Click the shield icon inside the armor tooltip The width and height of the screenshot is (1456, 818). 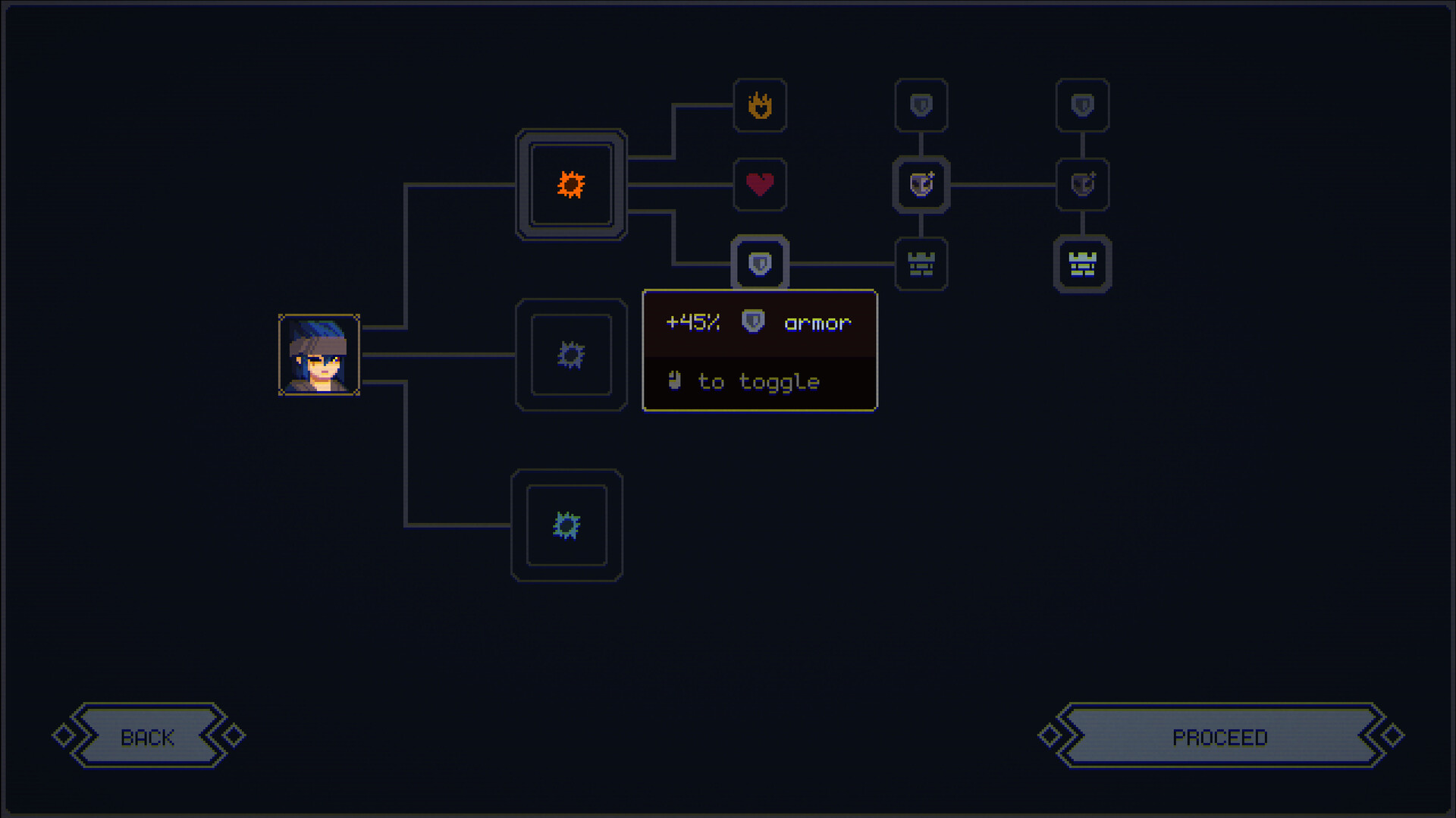751,322
